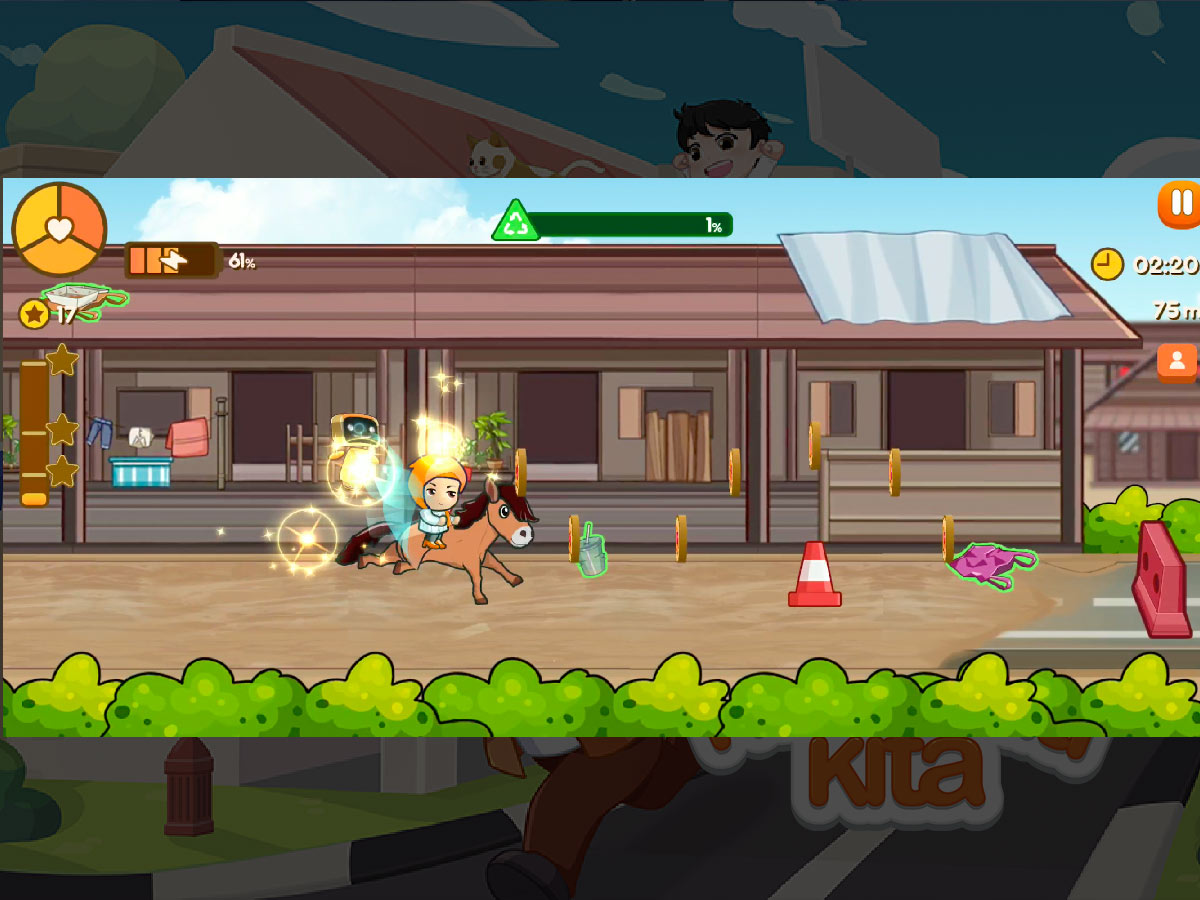Open the orange player profile icon
This screenshot has height=900, width=1200.
[x=1177, y=361]
